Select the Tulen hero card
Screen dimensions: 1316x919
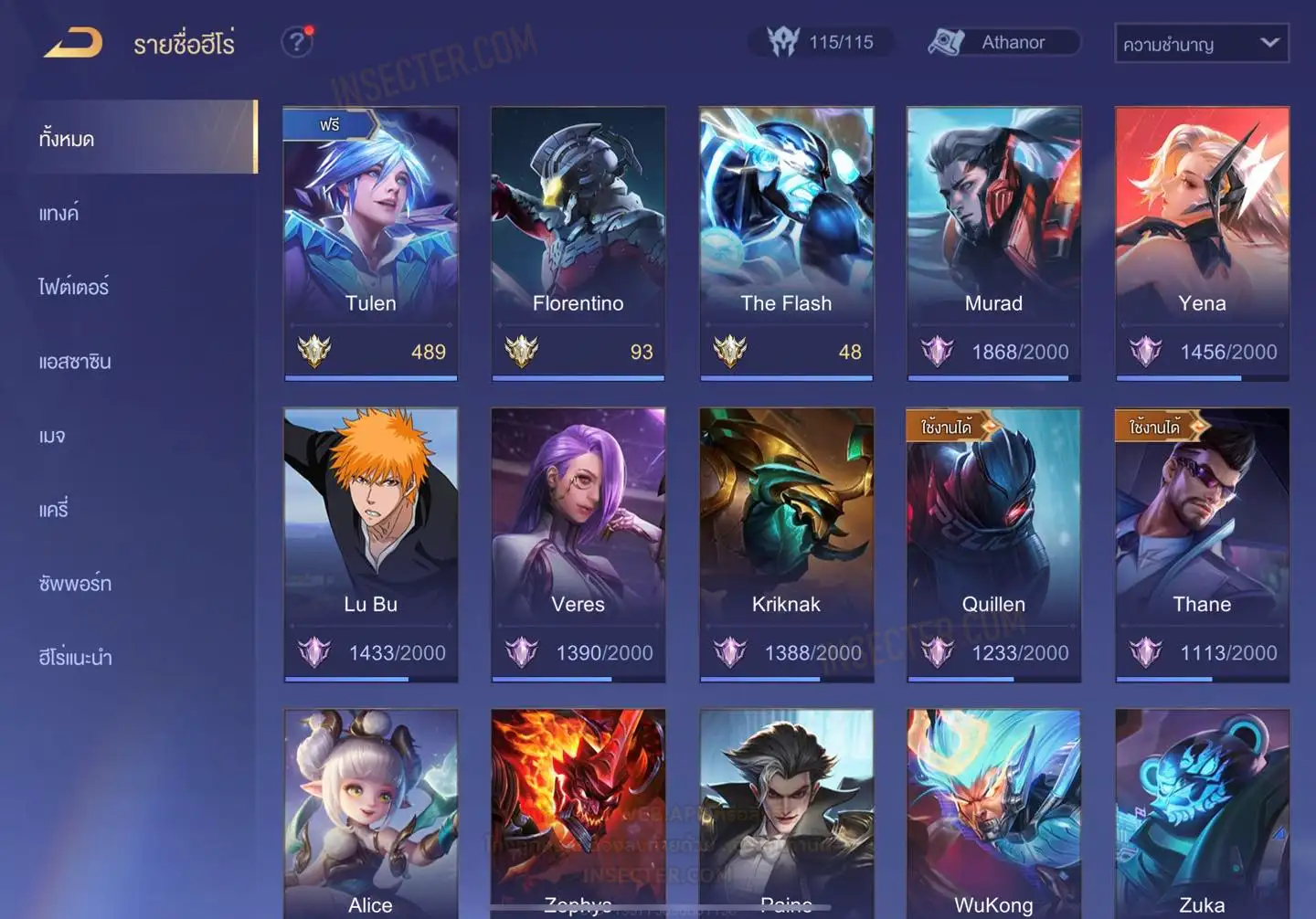tap(370, 242)
